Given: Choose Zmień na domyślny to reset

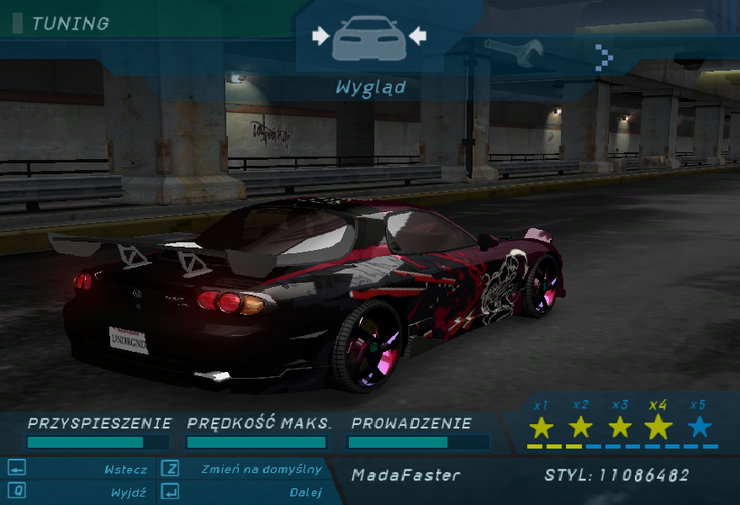Looking at the screenshot, I should click(261, 469).
